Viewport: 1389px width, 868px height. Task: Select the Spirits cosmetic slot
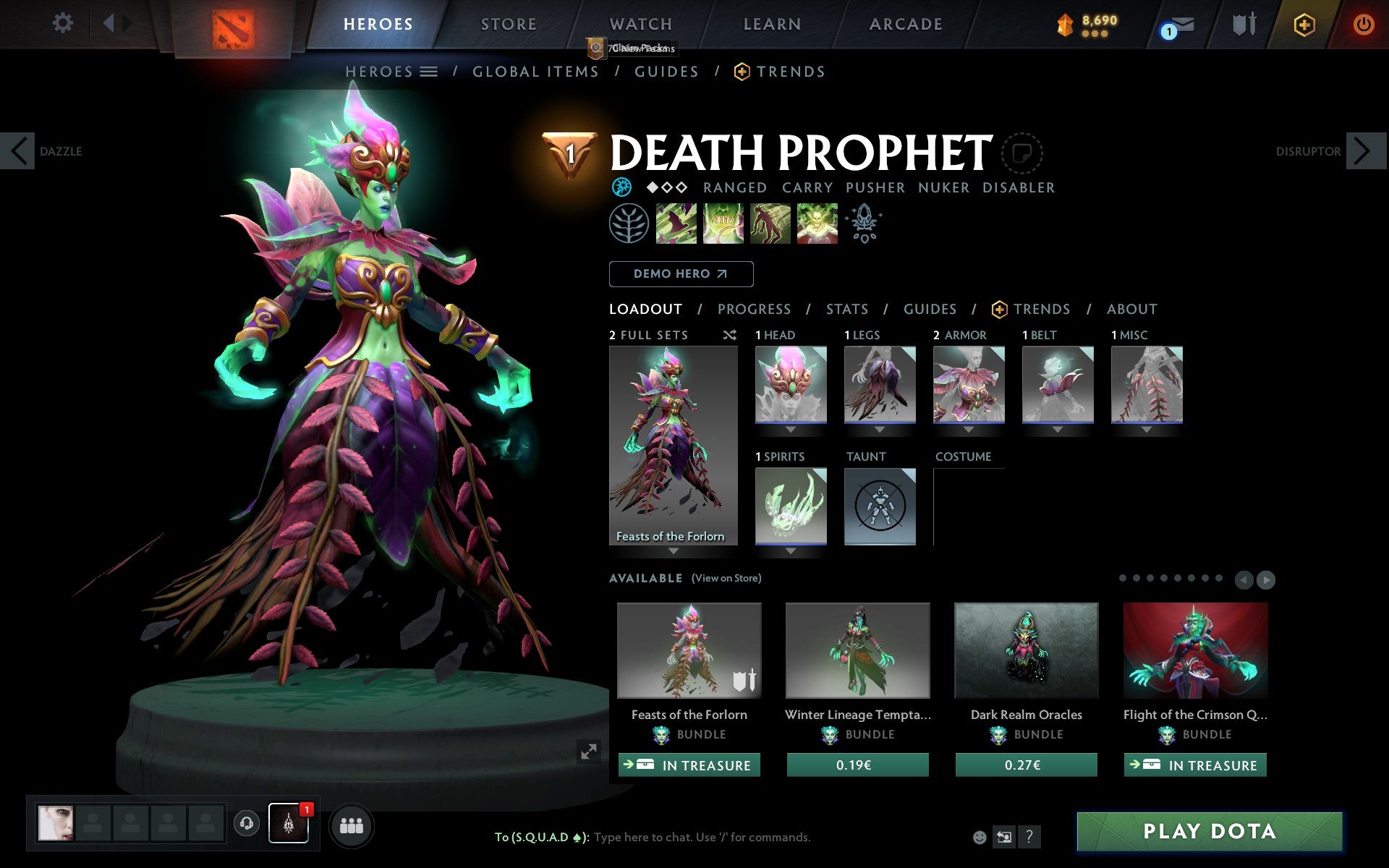click(791, 506)
